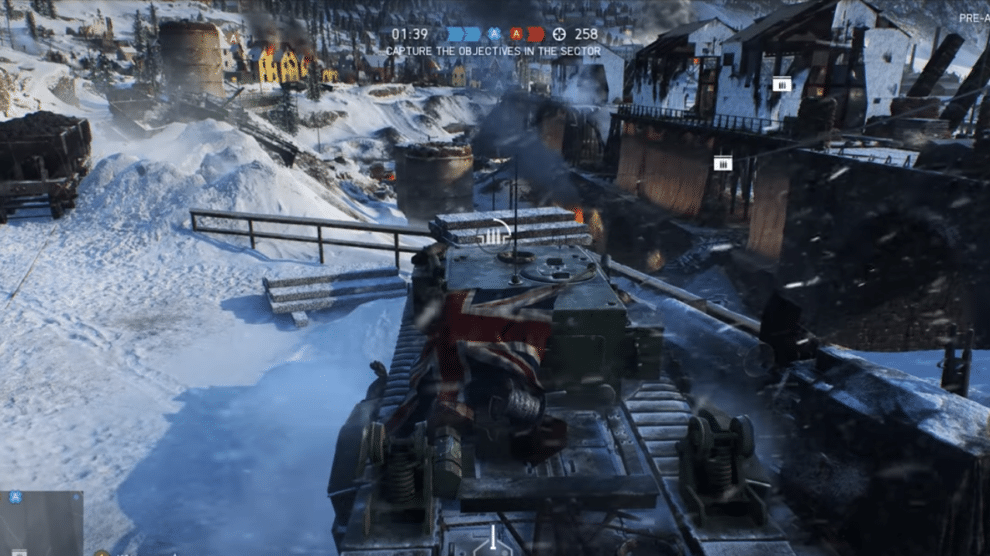Click the minimap panel
Viewport: 990px width, 556px height.
click(x=41, y=523)
